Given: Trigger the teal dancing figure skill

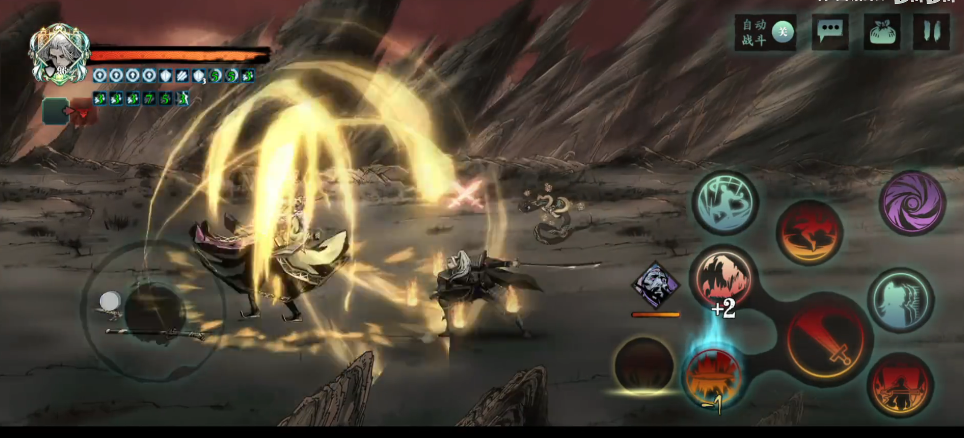Looking at the screenshot, I should (726, 204).
